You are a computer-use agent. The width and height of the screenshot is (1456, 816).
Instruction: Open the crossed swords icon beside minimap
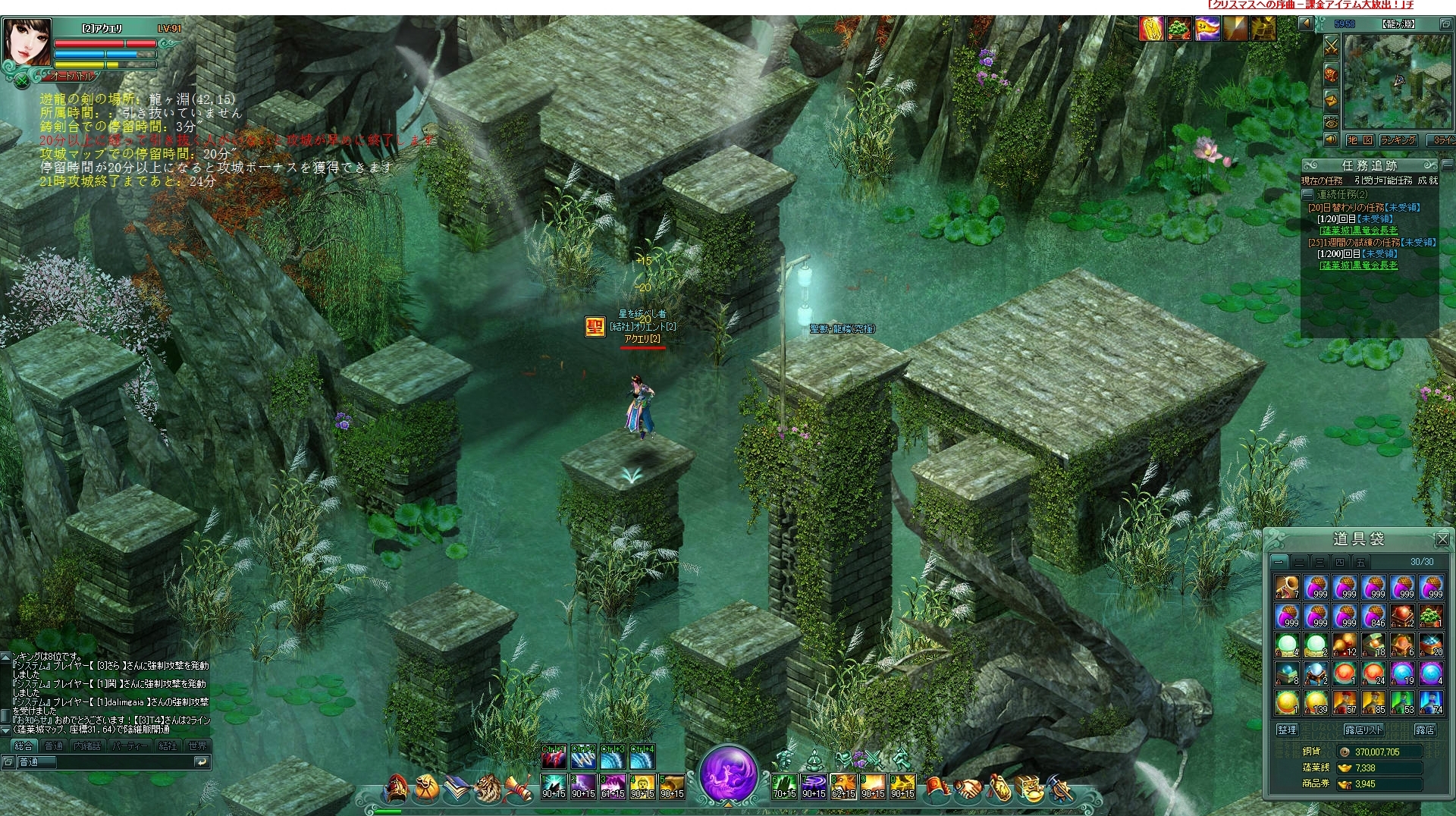click(1331, 47)
